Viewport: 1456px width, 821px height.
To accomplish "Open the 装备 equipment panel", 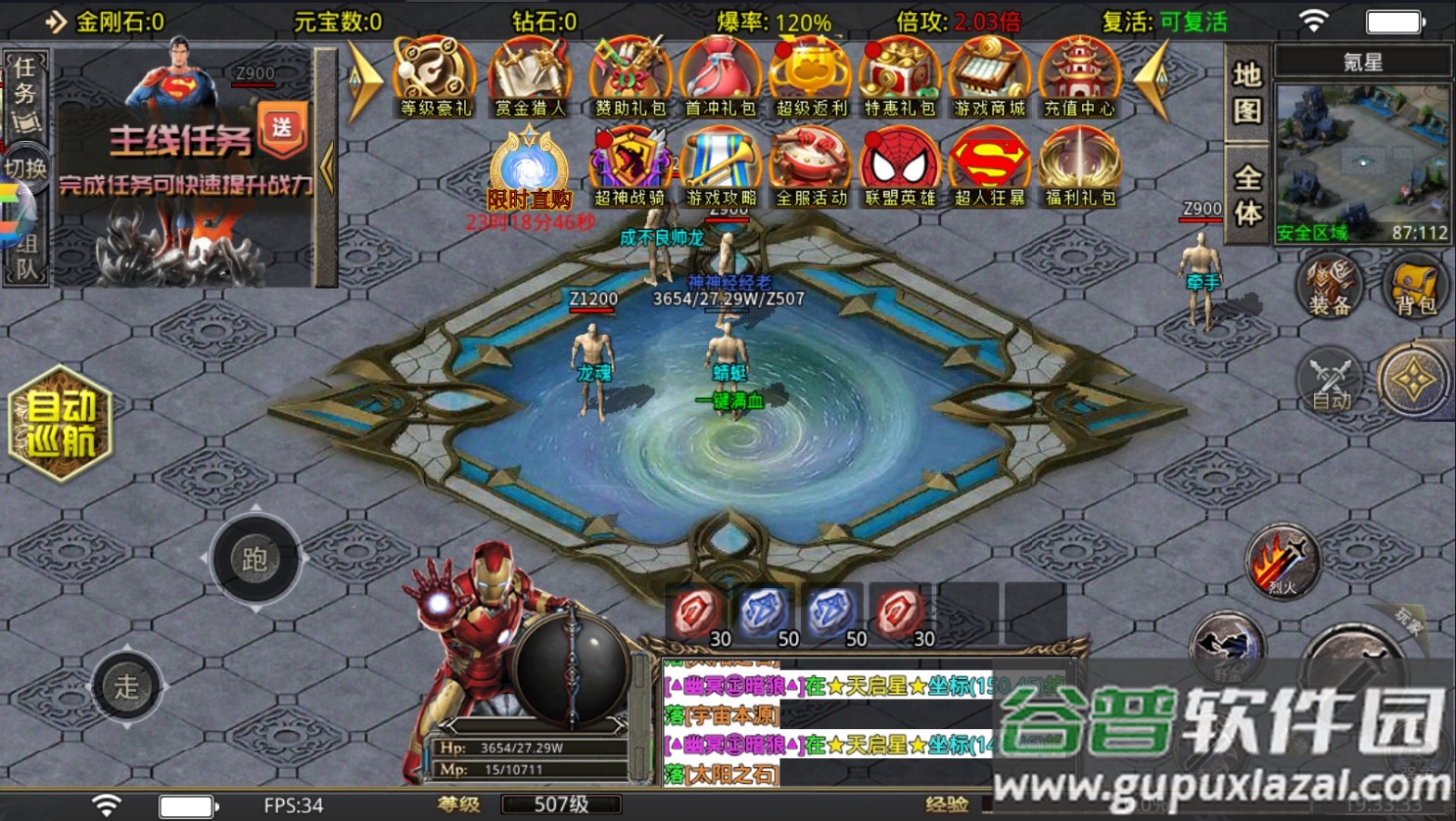I will 1329,287.
